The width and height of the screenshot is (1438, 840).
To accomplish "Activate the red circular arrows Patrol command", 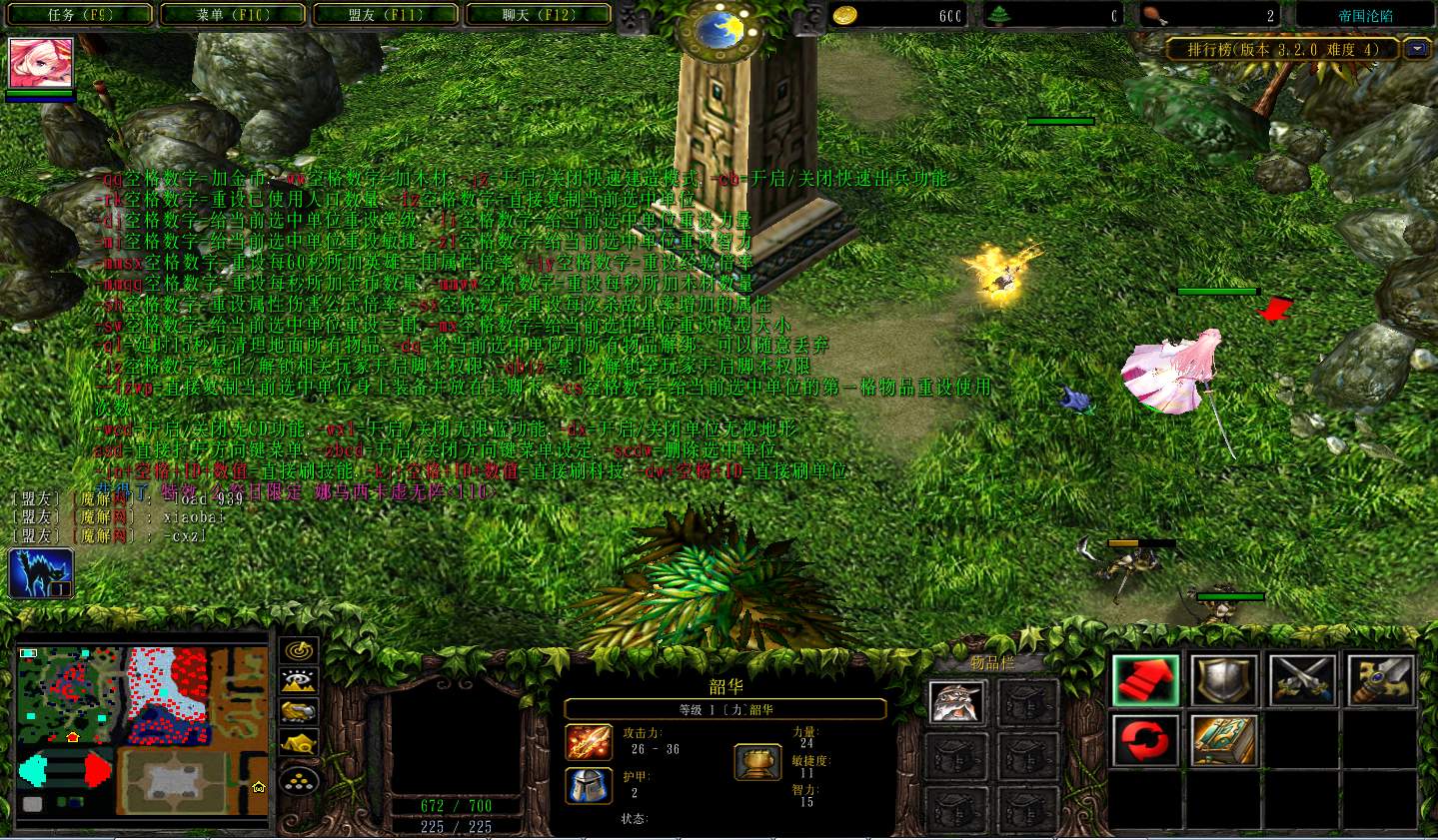I will pyautogui.click(x=1145, y=740).
